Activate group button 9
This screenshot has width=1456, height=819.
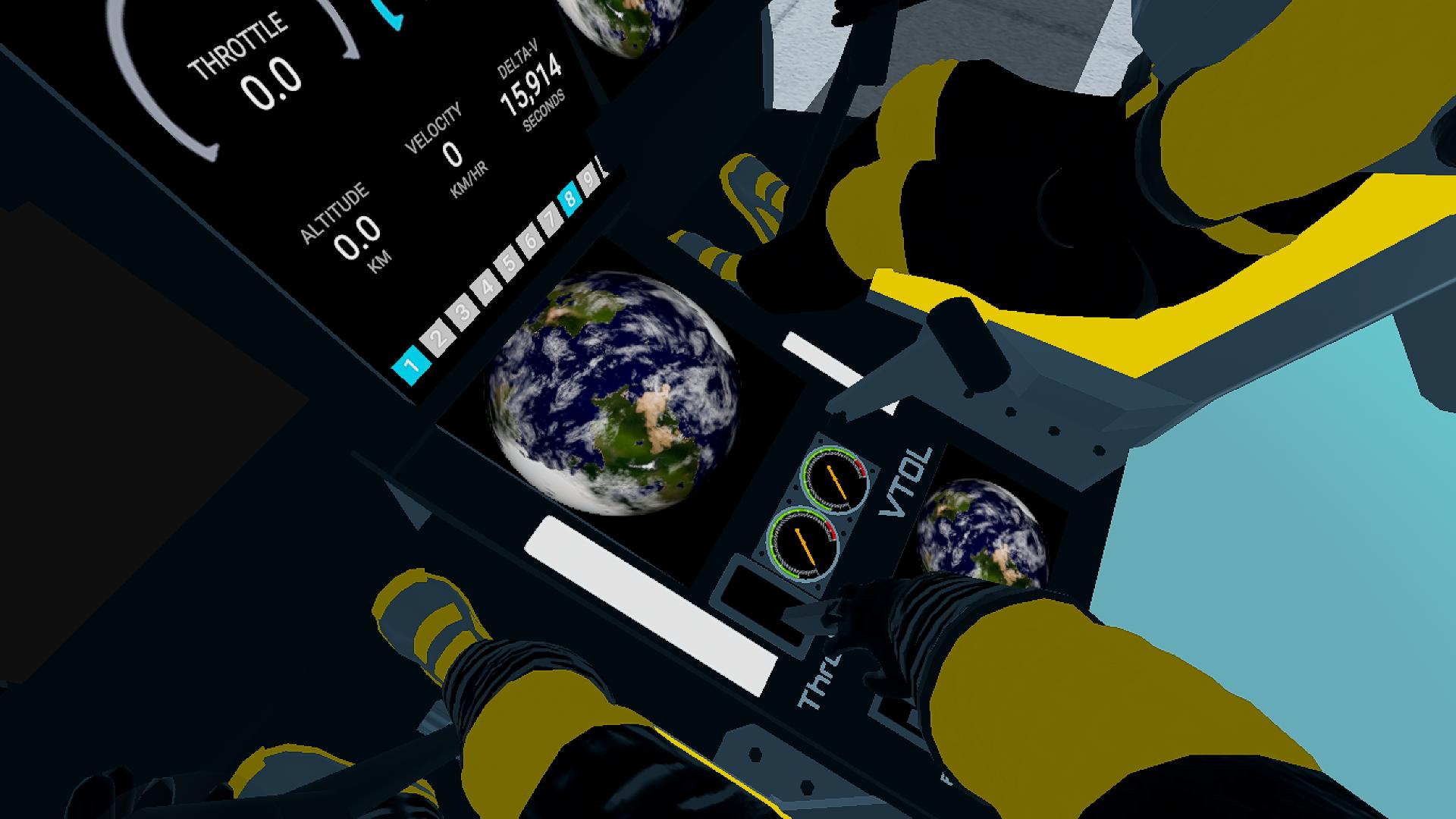588,180
